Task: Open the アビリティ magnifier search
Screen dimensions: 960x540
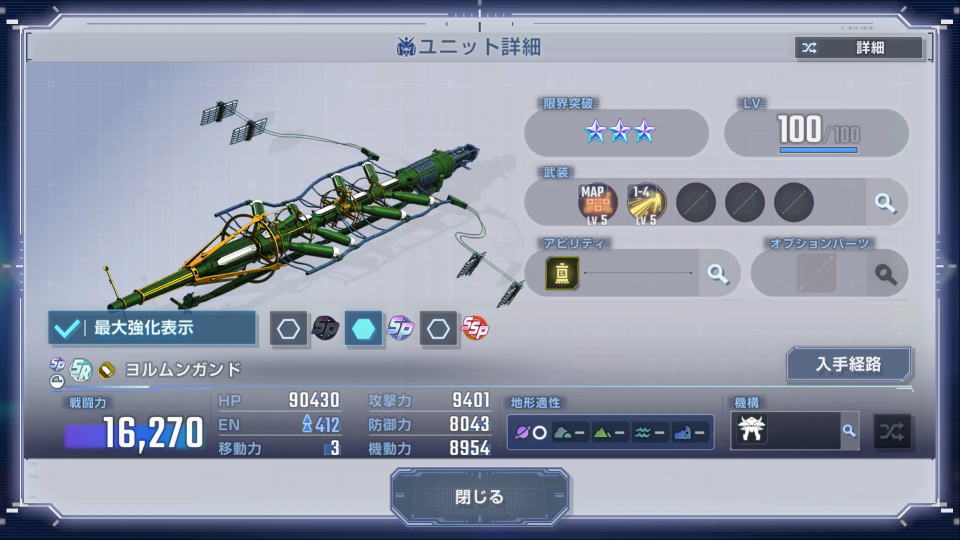Action: [x=717, y=274]
